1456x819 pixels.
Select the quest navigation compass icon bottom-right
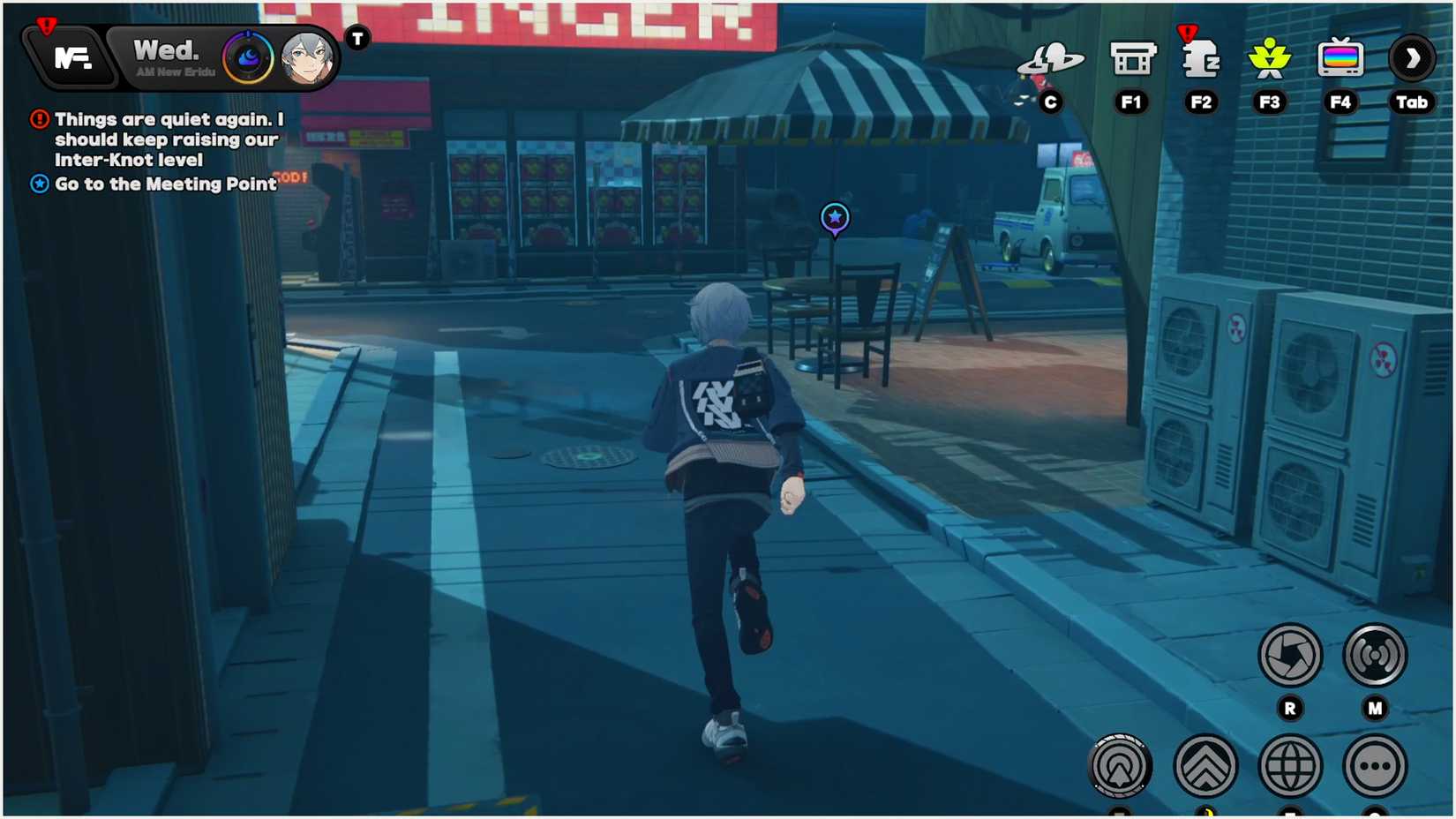pos(1121,765)
